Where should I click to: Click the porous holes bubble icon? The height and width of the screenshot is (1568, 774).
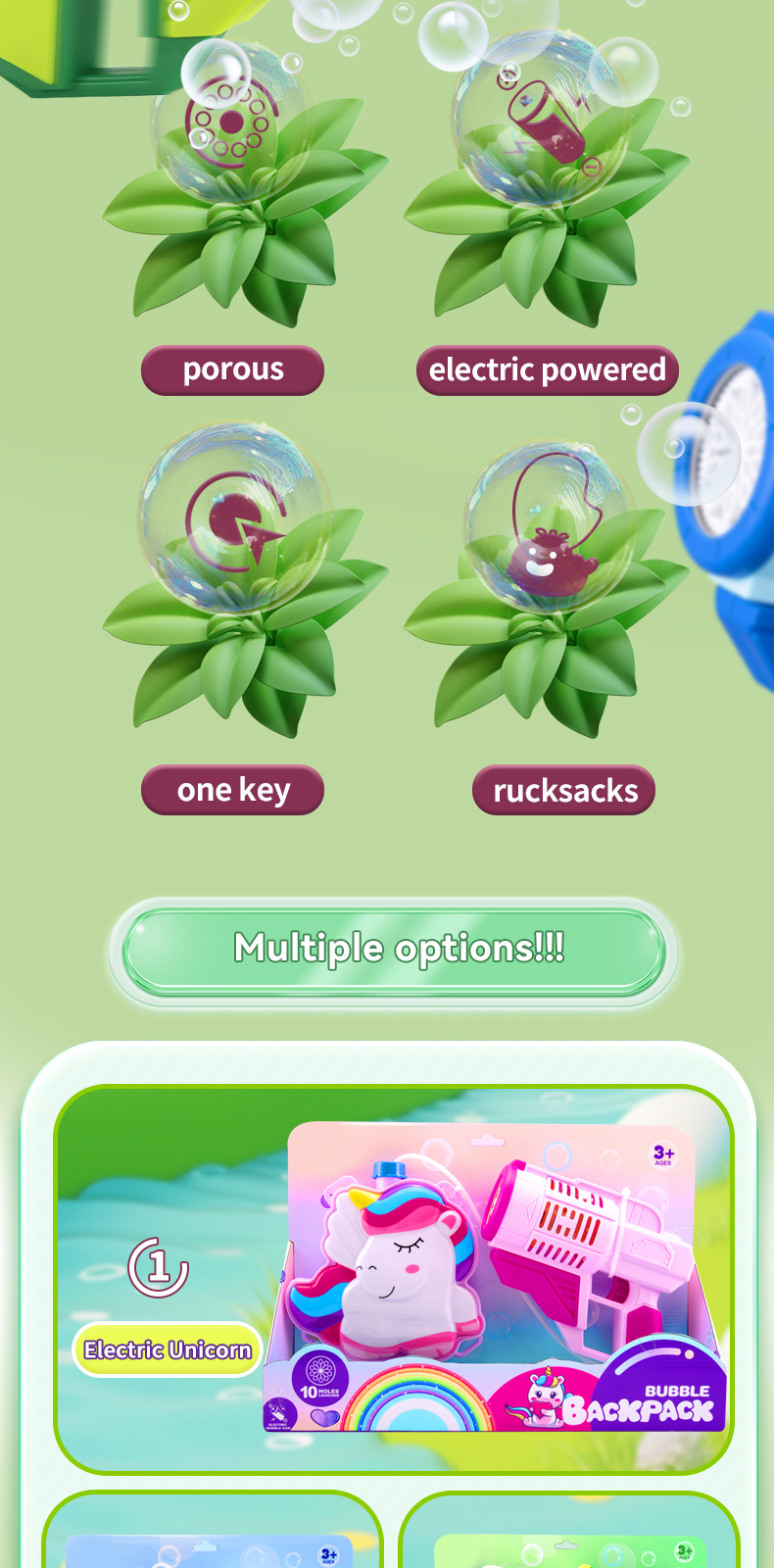[x=231, y=122]
